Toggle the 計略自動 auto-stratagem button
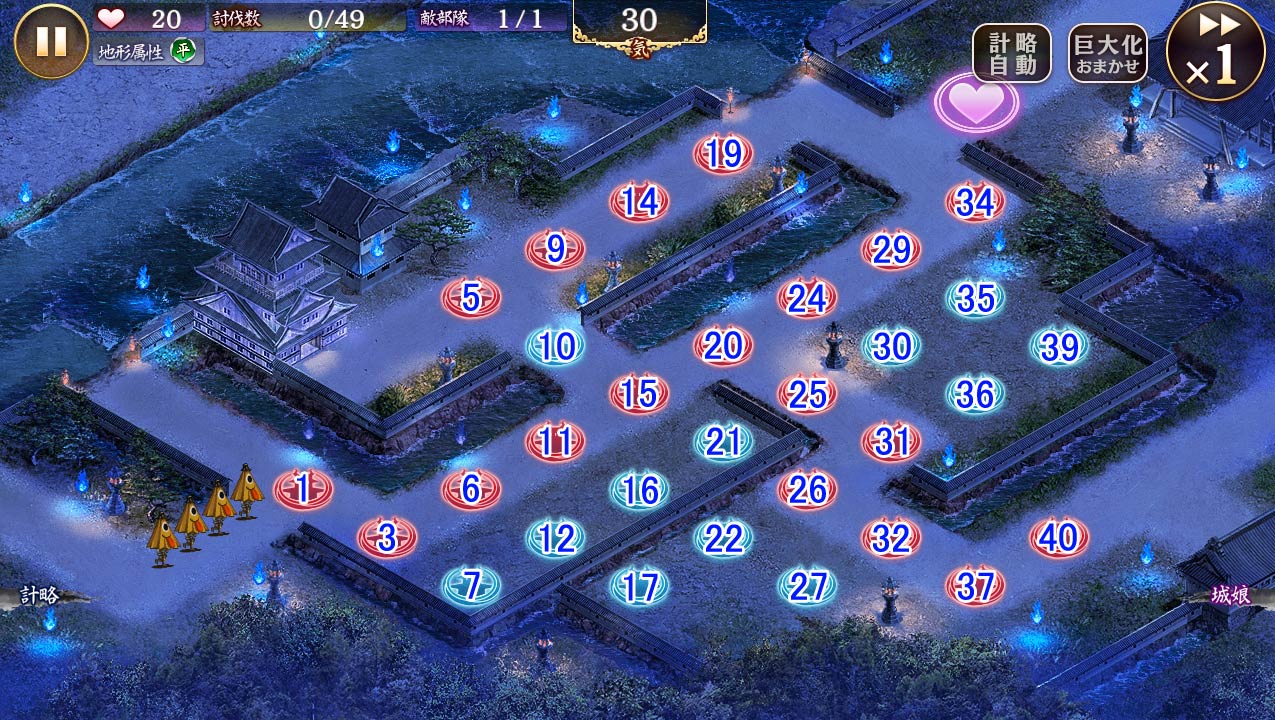This screenshot has width=1275, height=720. coord(1011,53)
